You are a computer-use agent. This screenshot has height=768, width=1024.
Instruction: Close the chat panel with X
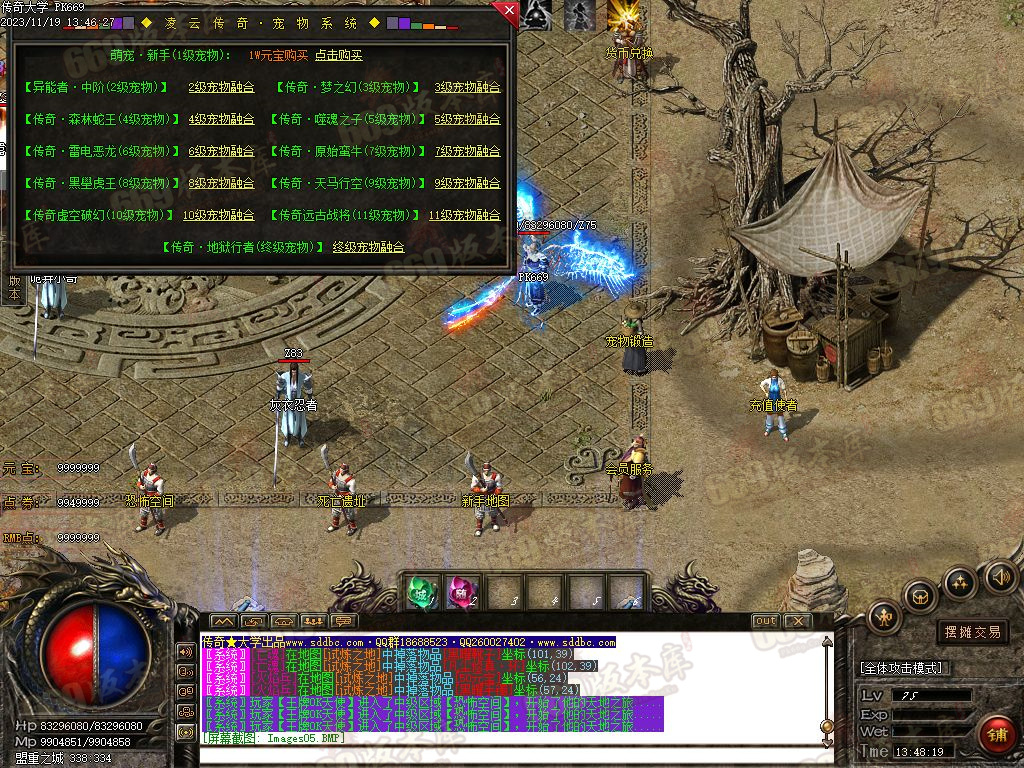[x=797, y=621]
